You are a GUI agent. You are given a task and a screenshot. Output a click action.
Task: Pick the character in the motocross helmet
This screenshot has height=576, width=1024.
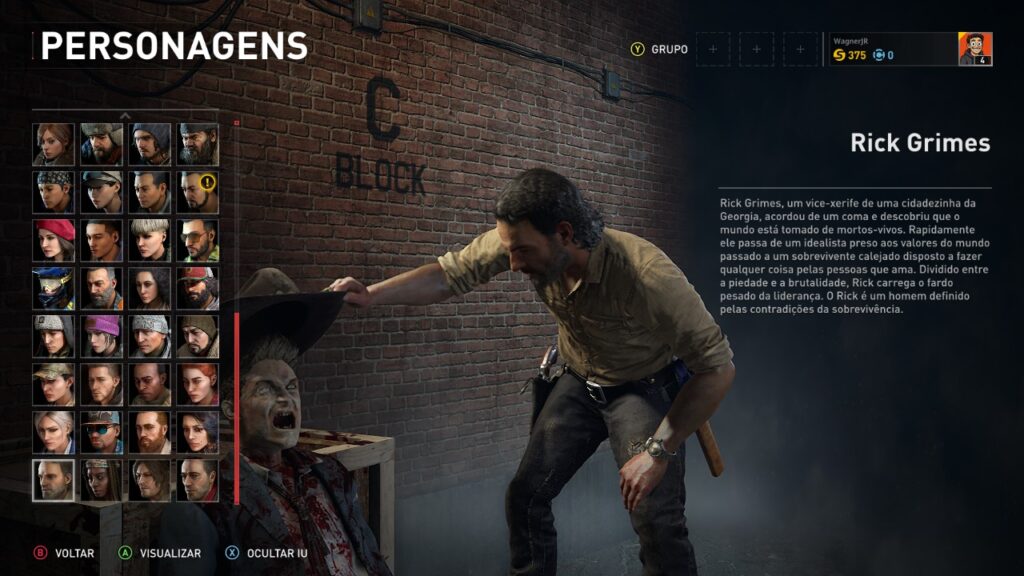[54, 288]
